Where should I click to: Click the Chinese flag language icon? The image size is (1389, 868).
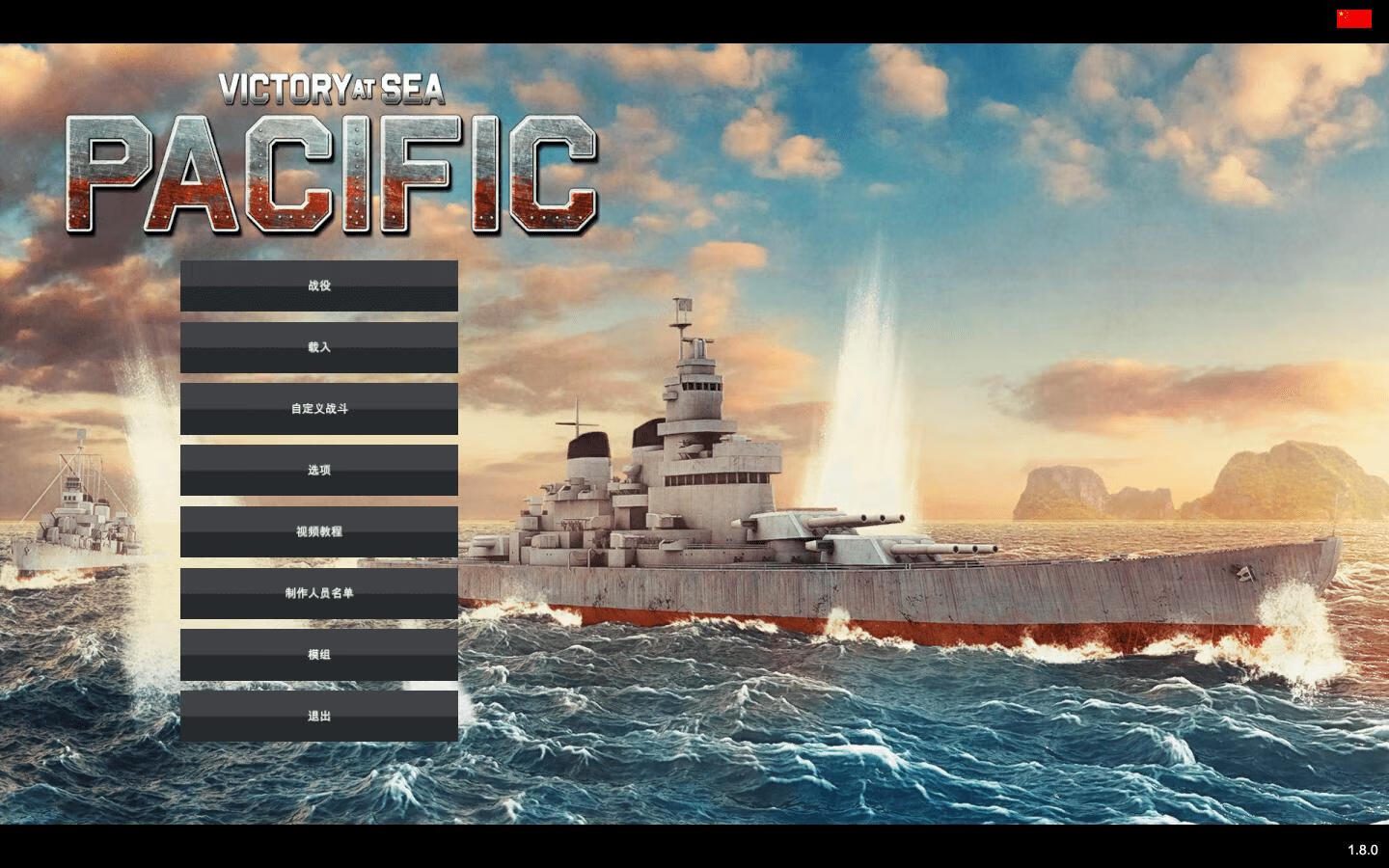(x=1353, y=18)
